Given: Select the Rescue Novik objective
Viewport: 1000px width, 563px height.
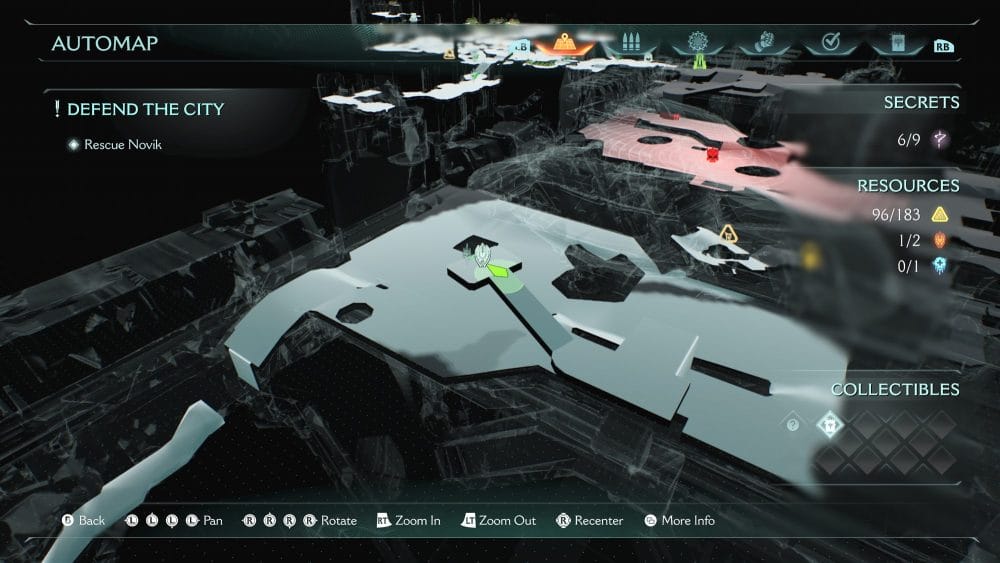Looking at the screenshot, I should click(x=122, y=145).
